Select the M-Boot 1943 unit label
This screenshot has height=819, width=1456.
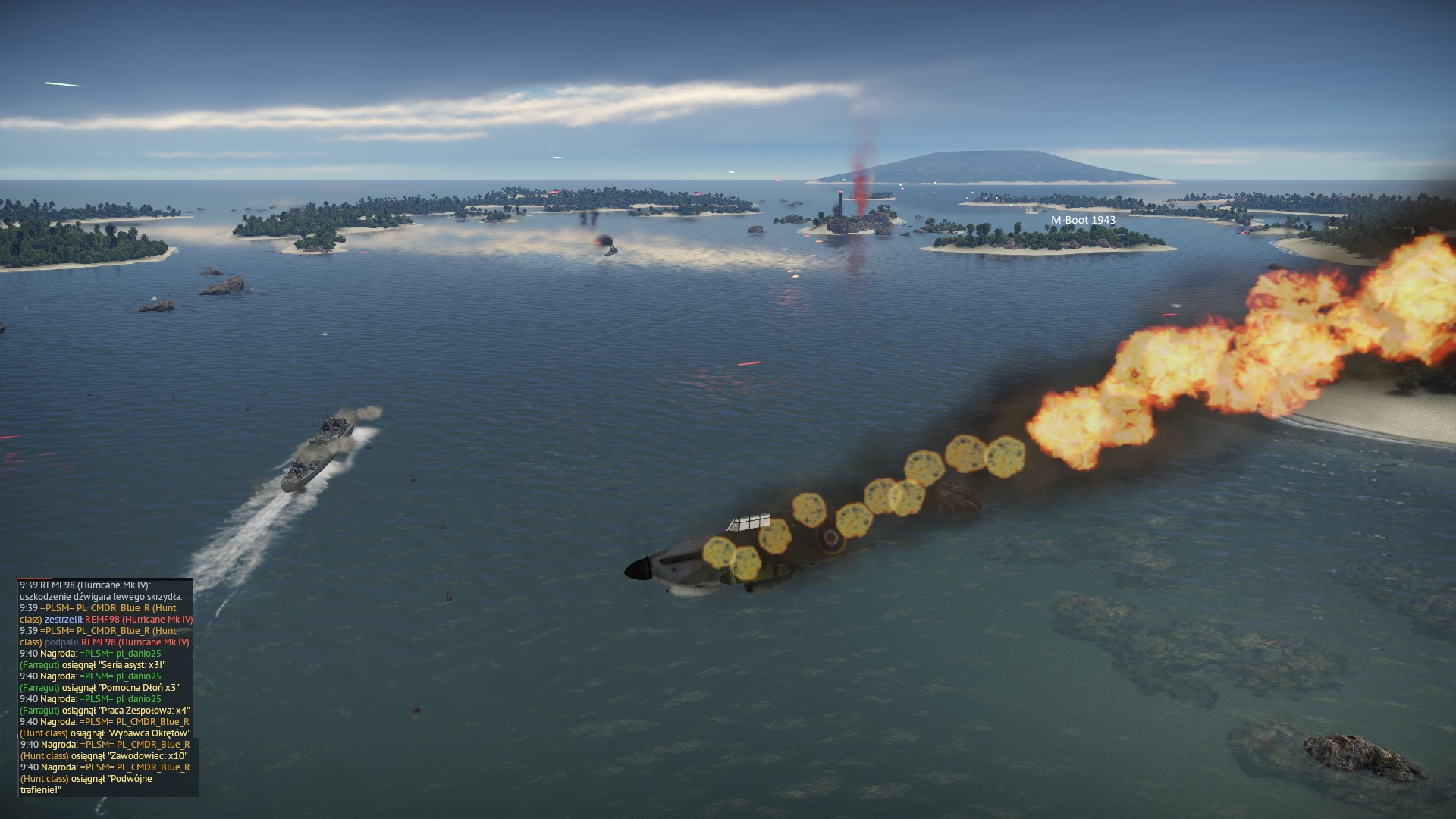[x=1082, y=220]
